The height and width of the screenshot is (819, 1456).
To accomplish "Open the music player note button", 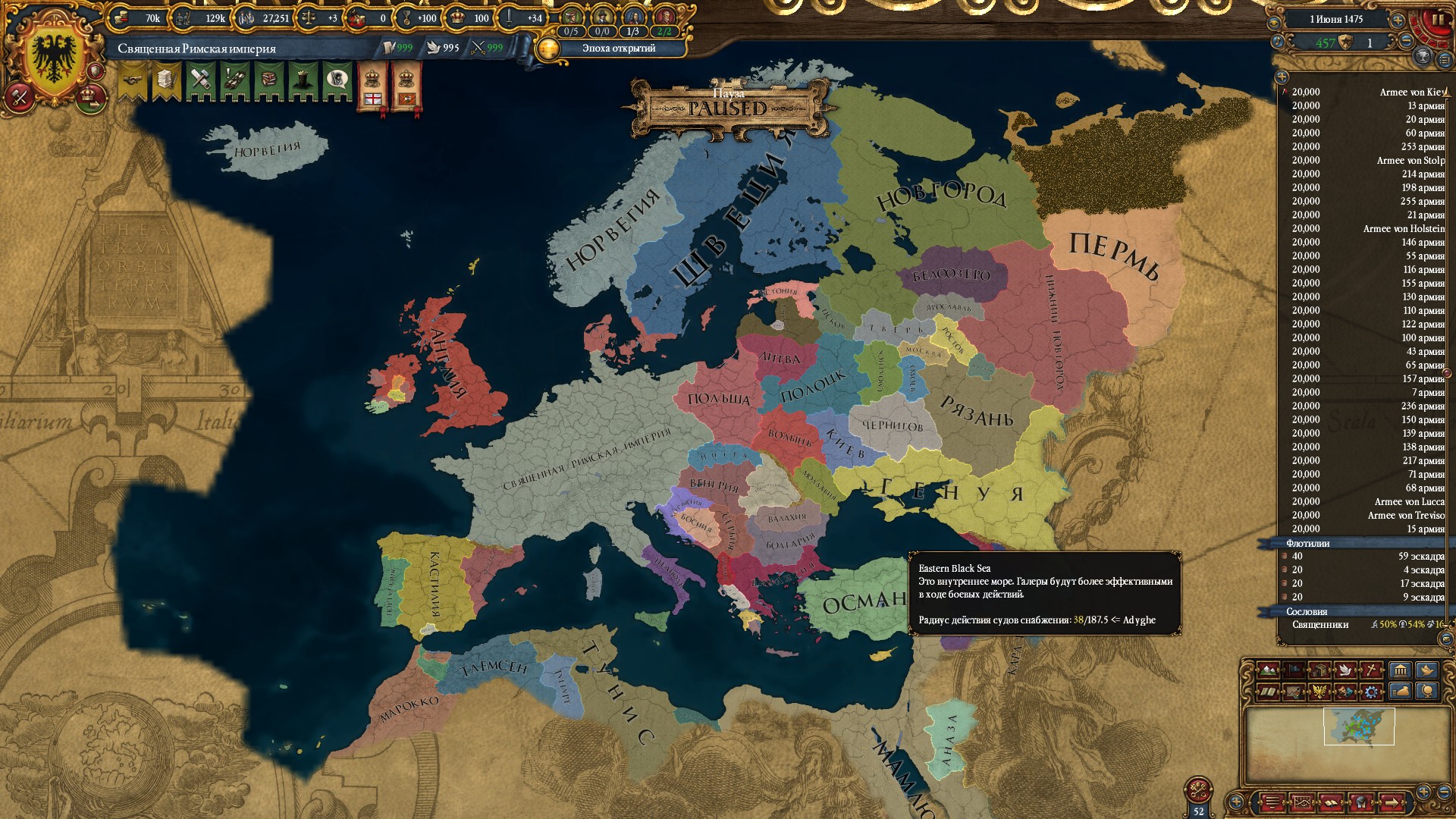I will [1278, 42].
